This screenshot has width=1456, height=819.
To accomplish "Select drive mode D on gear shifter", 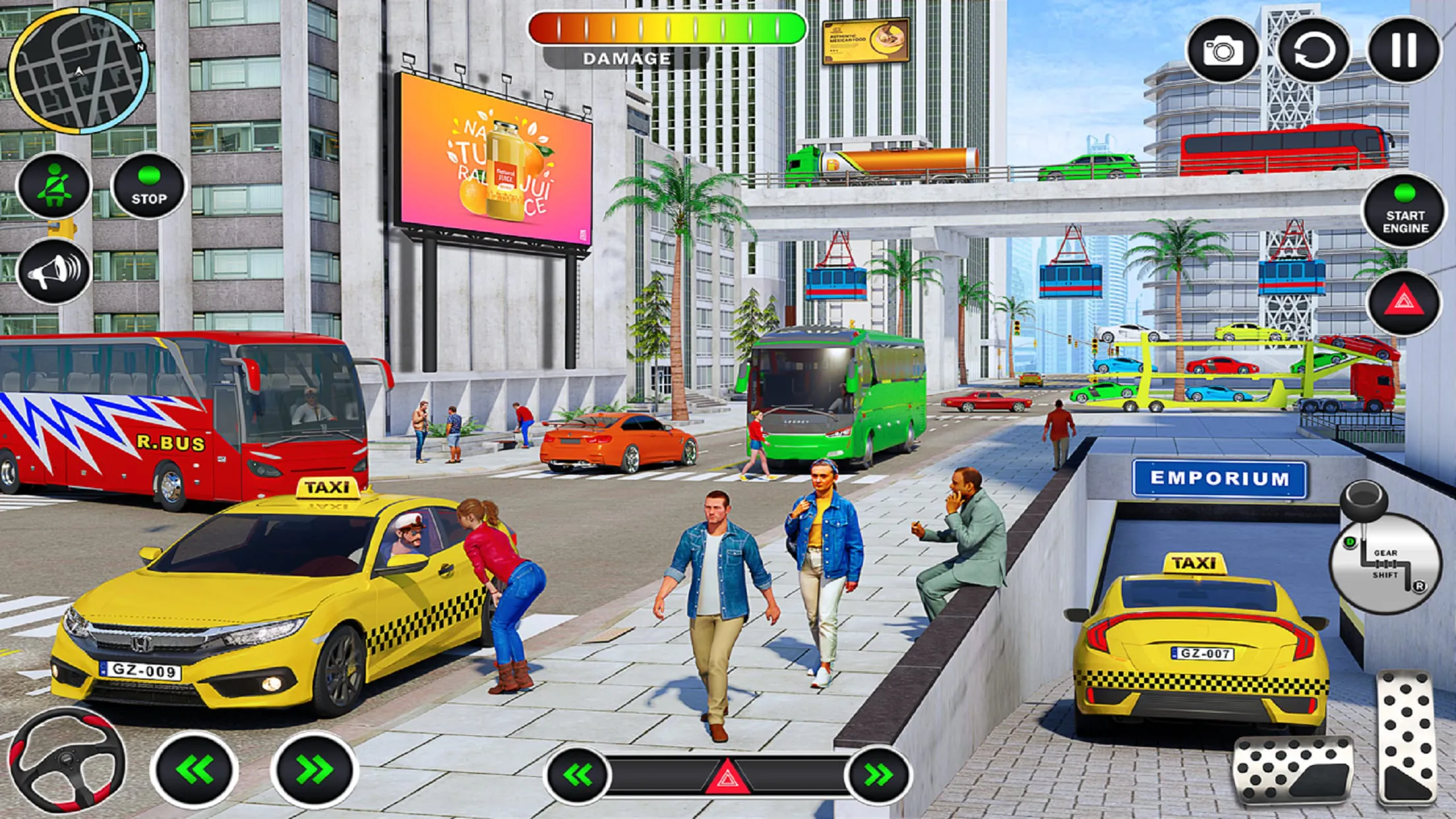I will click(x=1350, y=542).
